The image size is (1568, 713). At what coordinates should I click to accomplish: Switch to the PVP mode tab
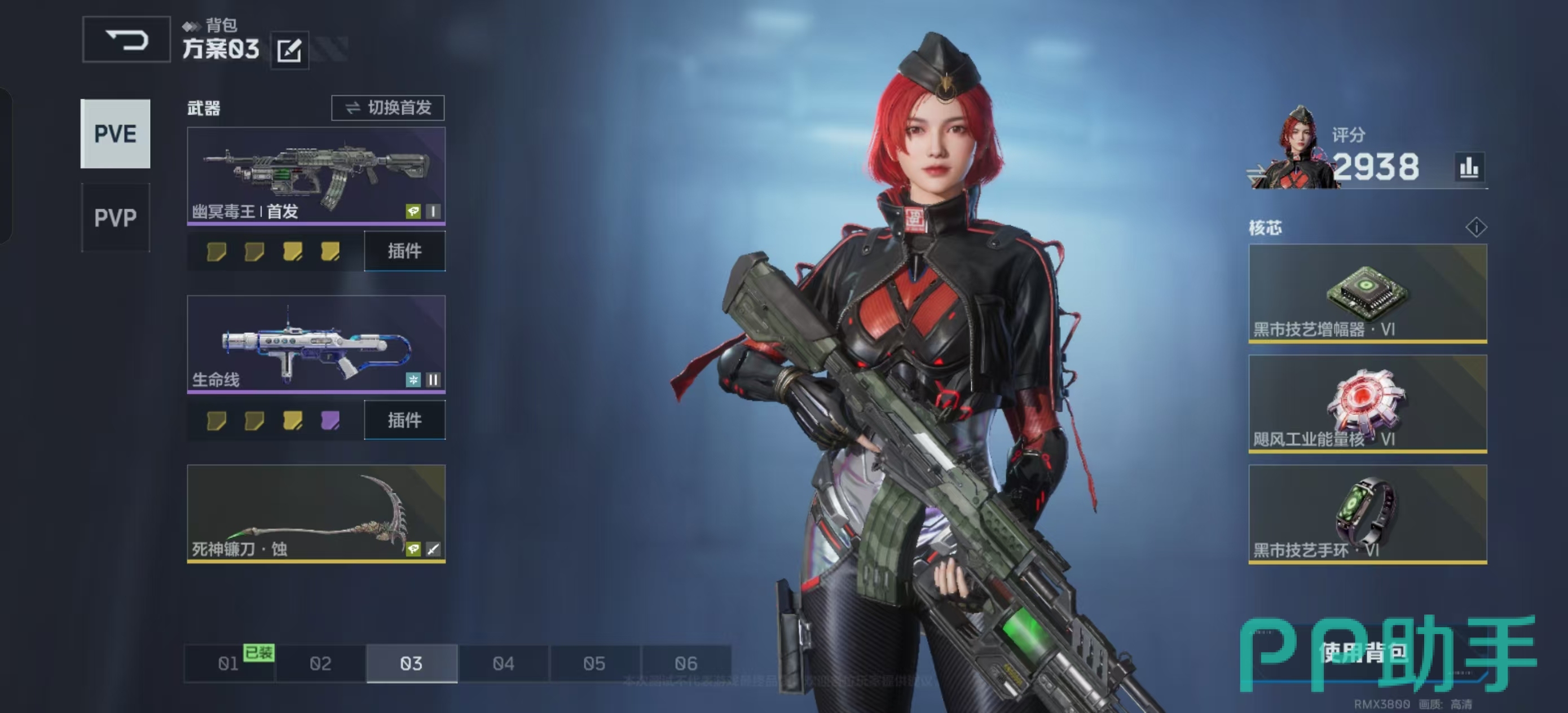tap(115, 217)
